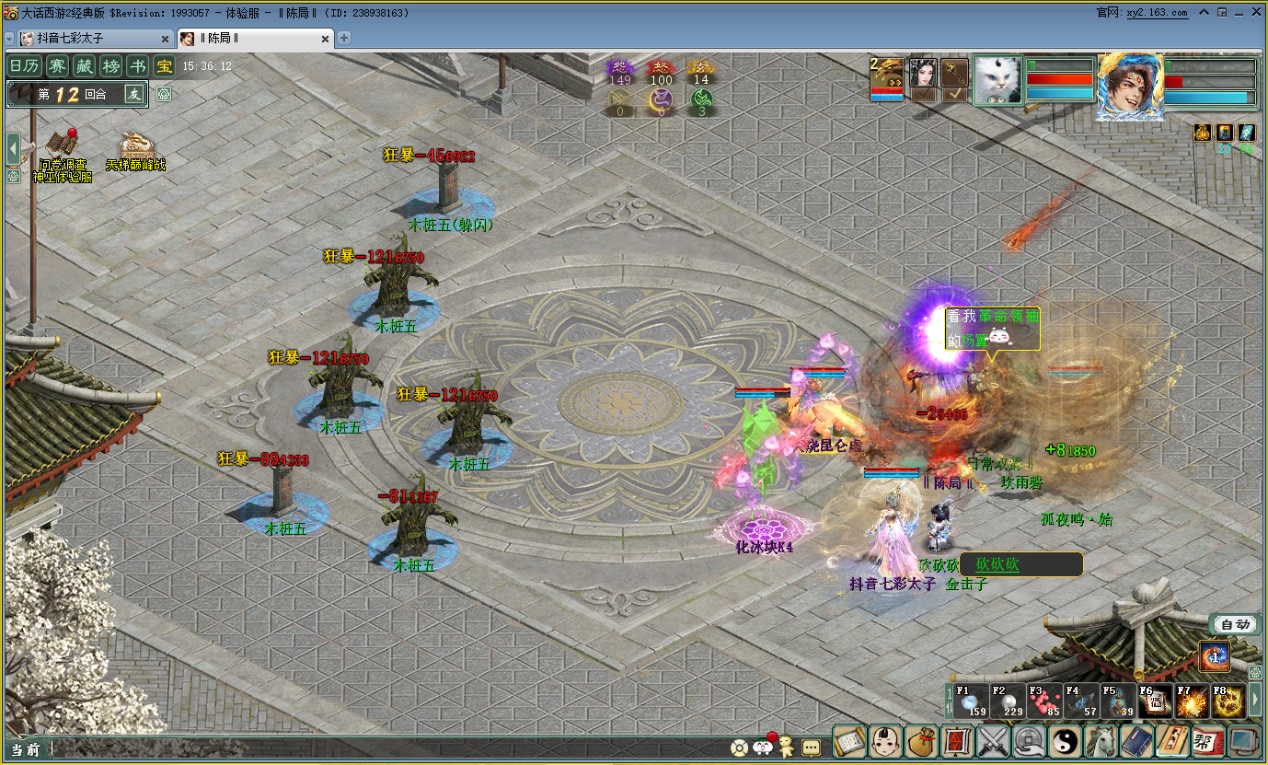1268x765 pixels.
Task: Open the yin-yang skills icon
Action: (x=1065, y=741)
